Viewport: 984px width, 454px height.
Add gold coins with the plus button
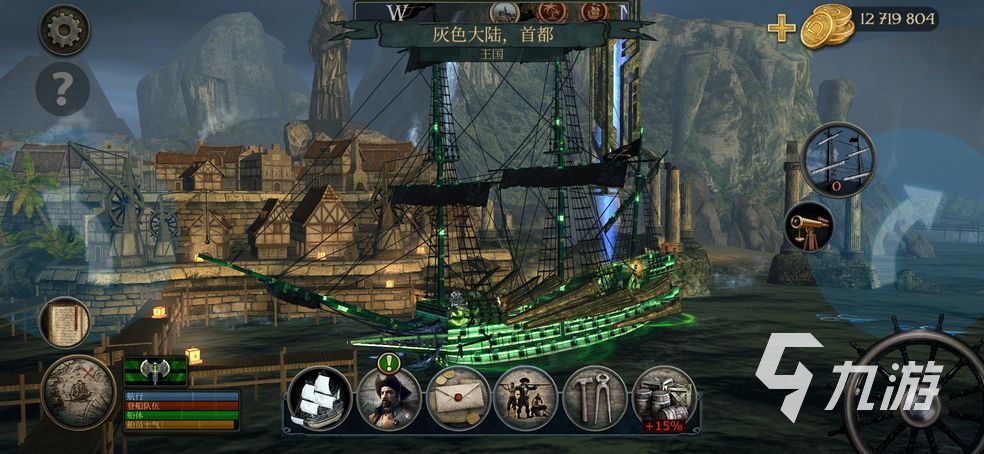(781, 27)
